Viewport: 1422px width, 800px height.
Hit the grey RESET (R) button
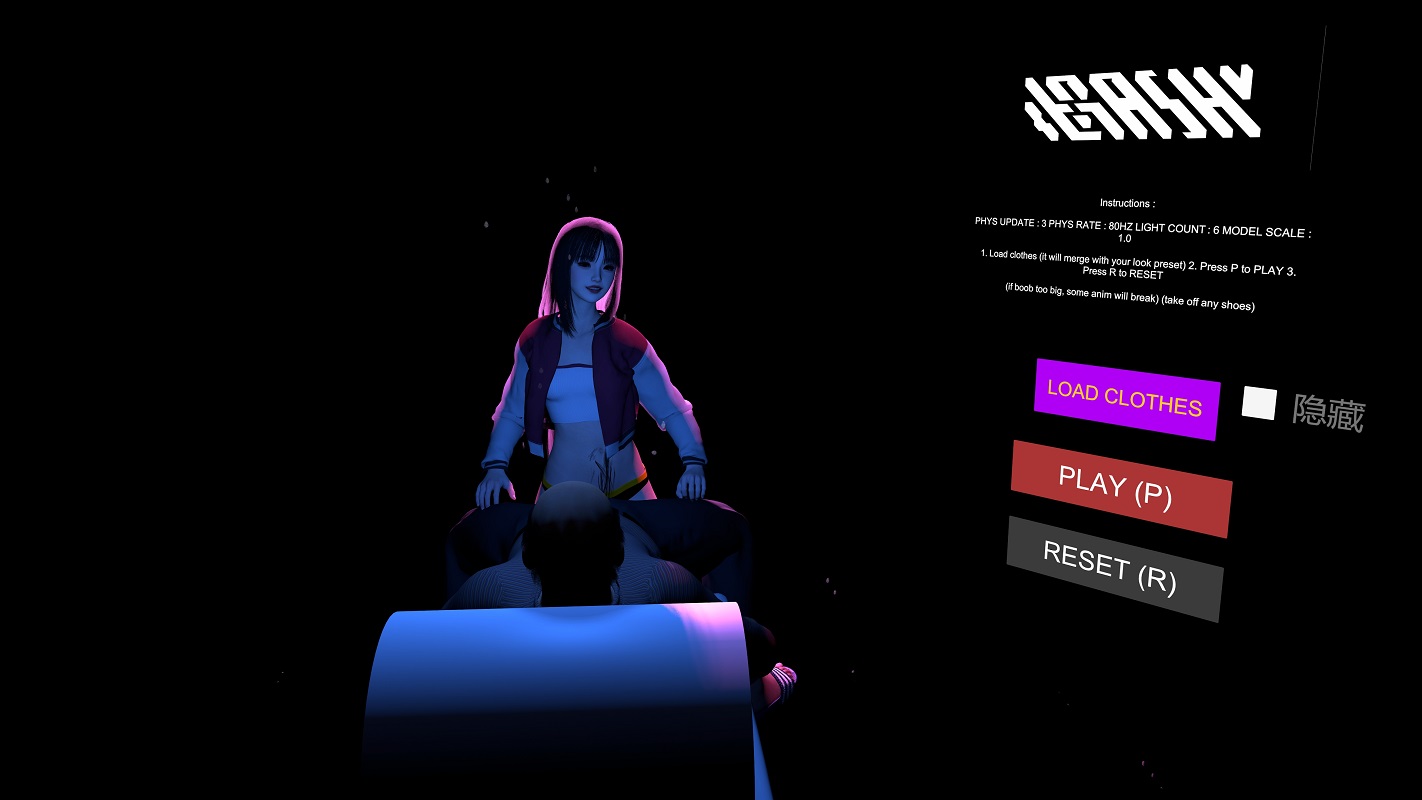1114,567
